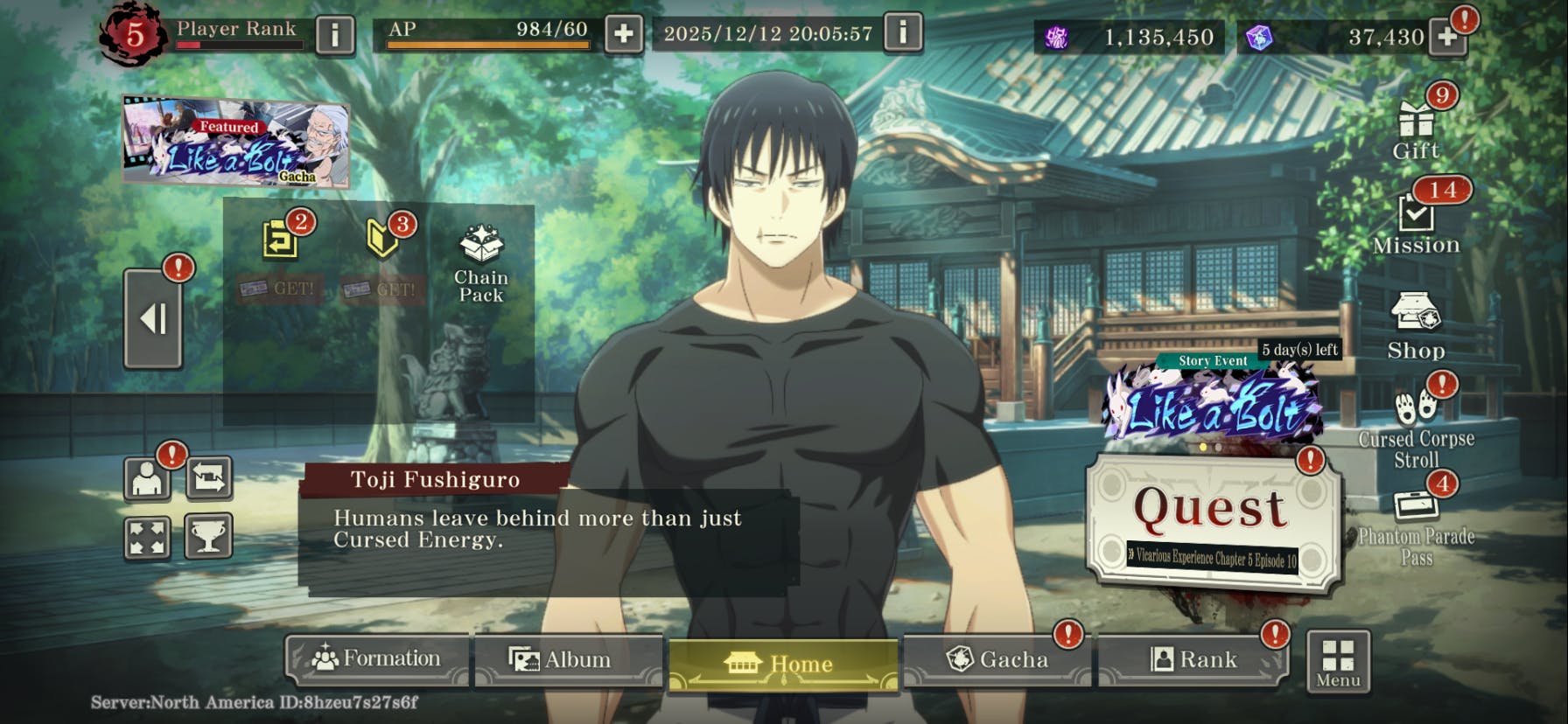This screenshot has width=1568, height=724.
Task: Open the Chain Pack offer
Action: [481, 263]
